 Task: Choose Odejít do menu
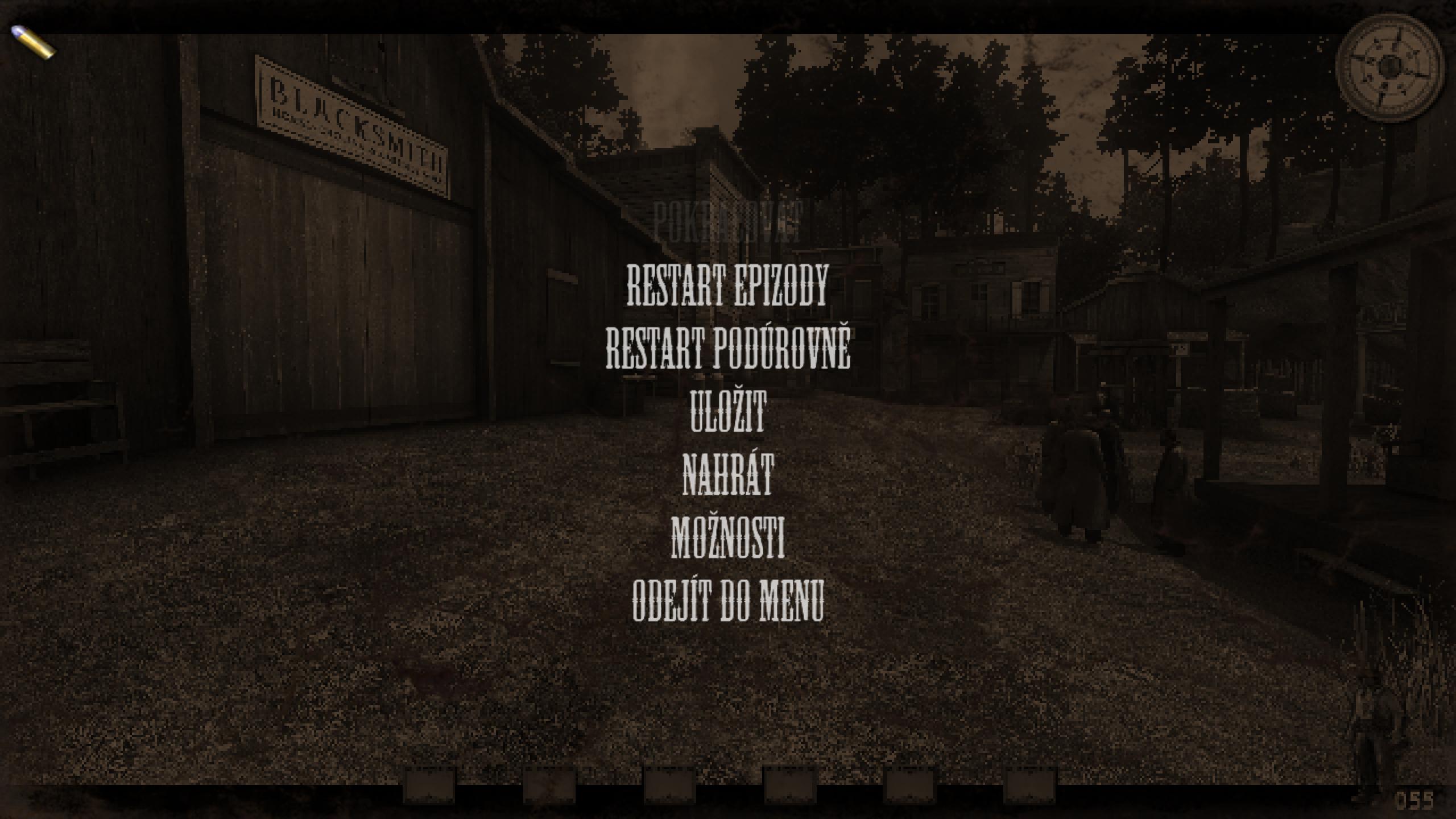(x=728, y=599)
